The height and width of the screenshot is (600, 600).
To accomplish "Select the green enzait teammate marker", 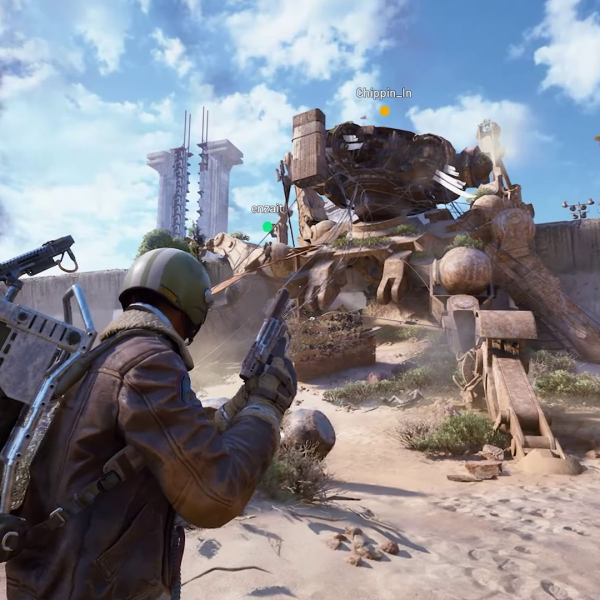I will pos(267,227).
